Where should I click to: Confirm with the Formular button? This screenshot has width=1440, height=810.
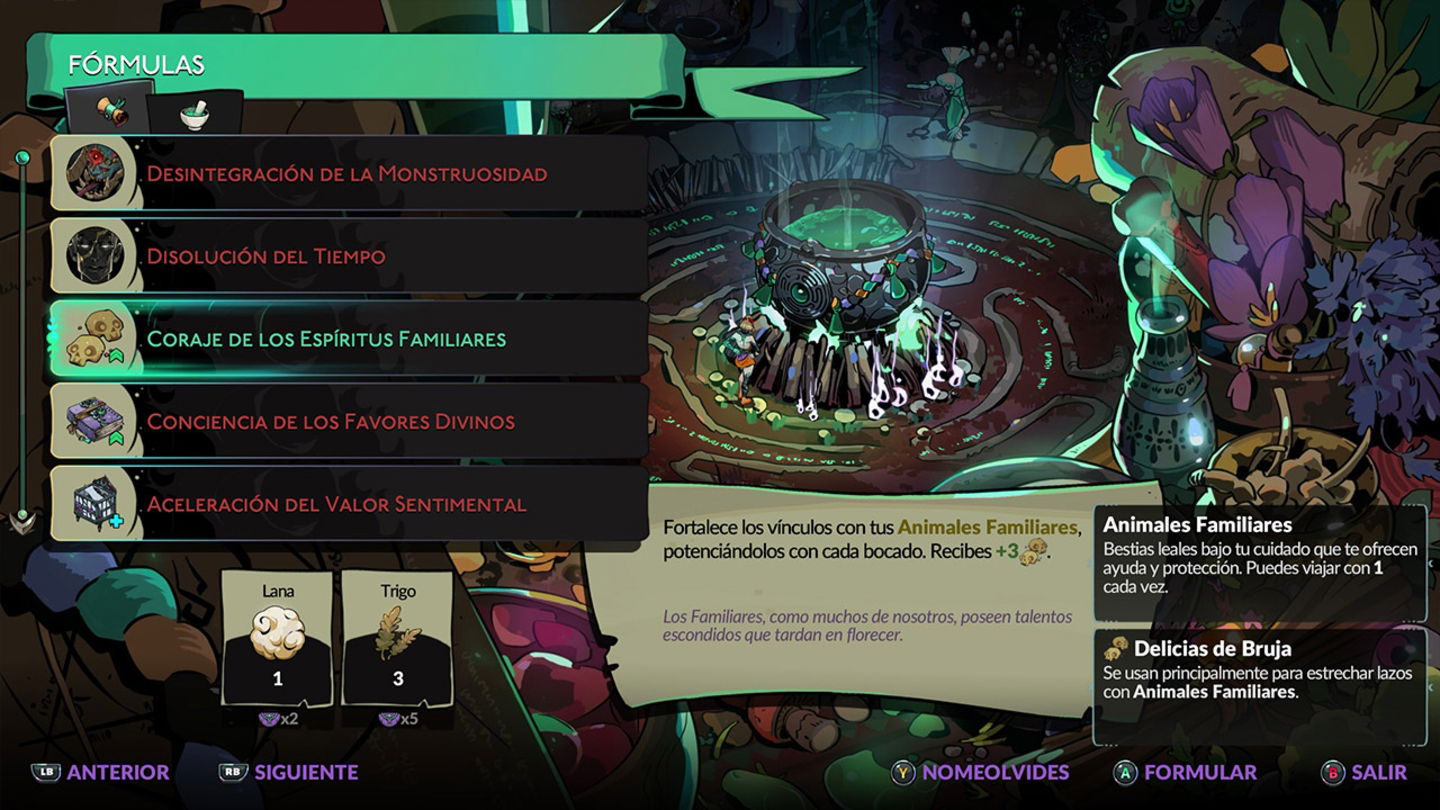[x=1186, y=772]
